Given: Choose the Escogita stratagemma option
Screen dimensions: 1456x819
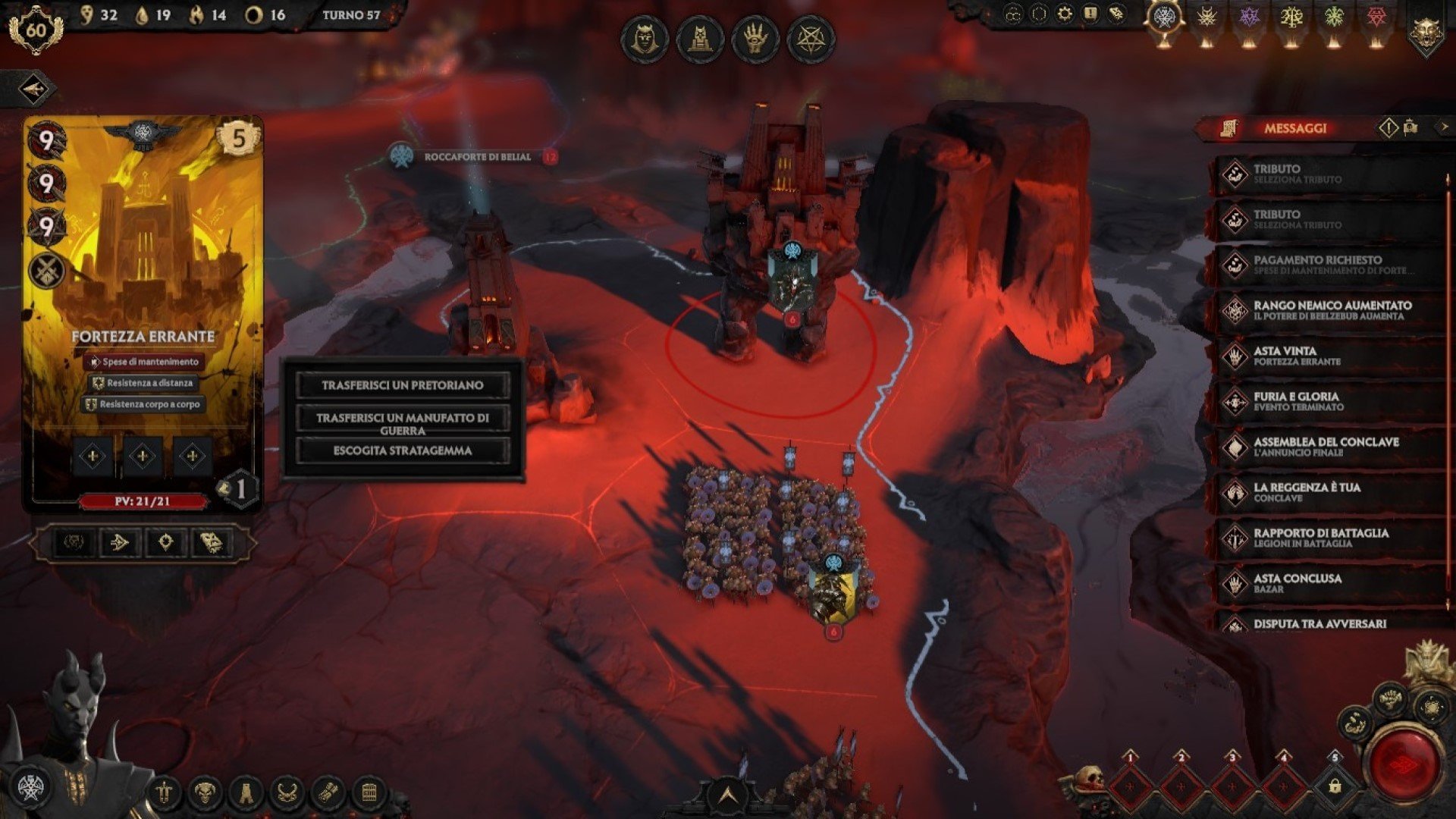Looking at the screenshot, I should coord(402,450).
